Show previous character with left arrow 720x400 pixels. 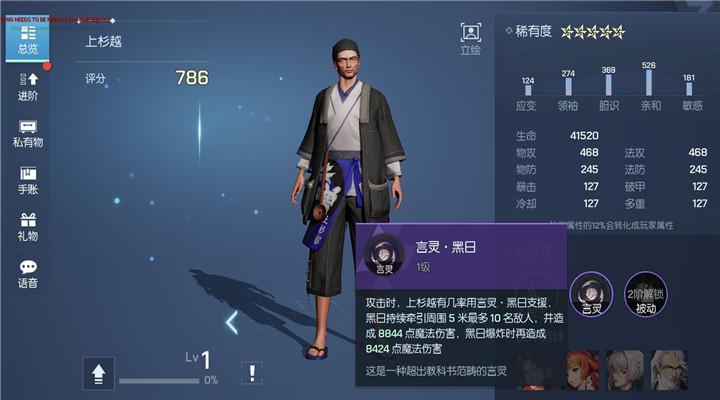click(x=232, y=322)
